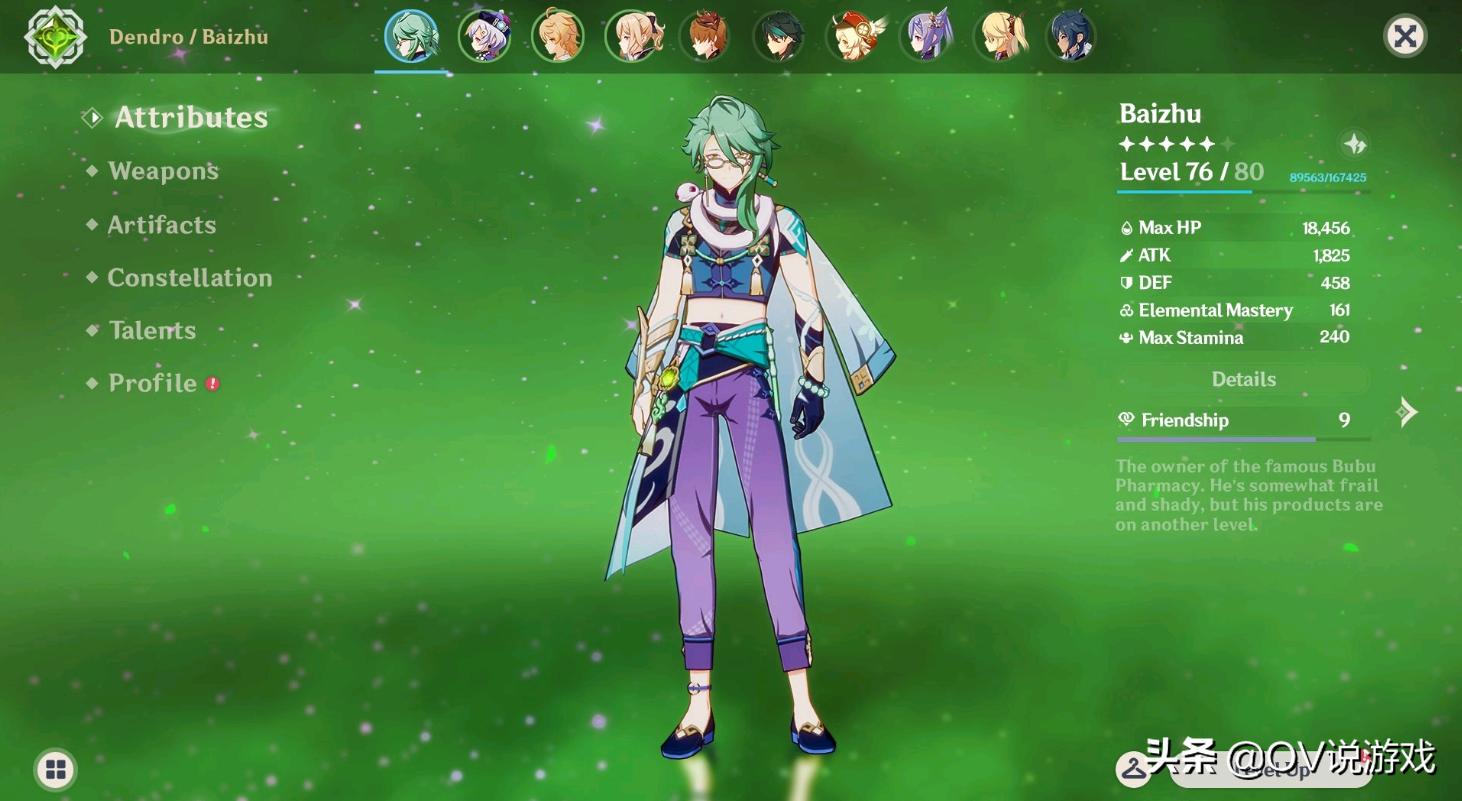This screenshot has height=801, width=1462.
Task: Select the dark-blue-haired character portrait
Action: tap(1071, 37)
